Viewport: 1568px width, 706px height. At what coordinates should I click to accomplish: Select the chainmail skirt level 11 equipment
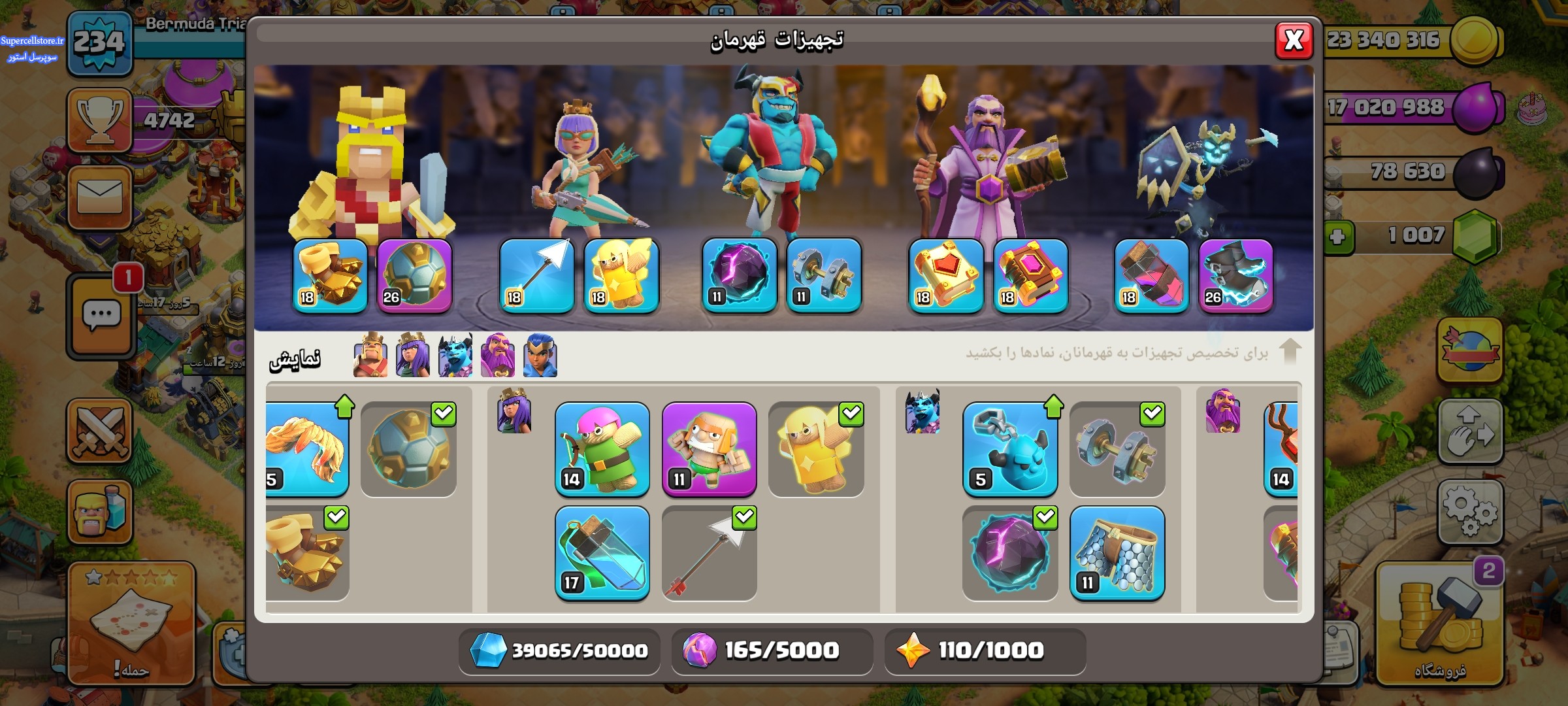(1117, 553)
